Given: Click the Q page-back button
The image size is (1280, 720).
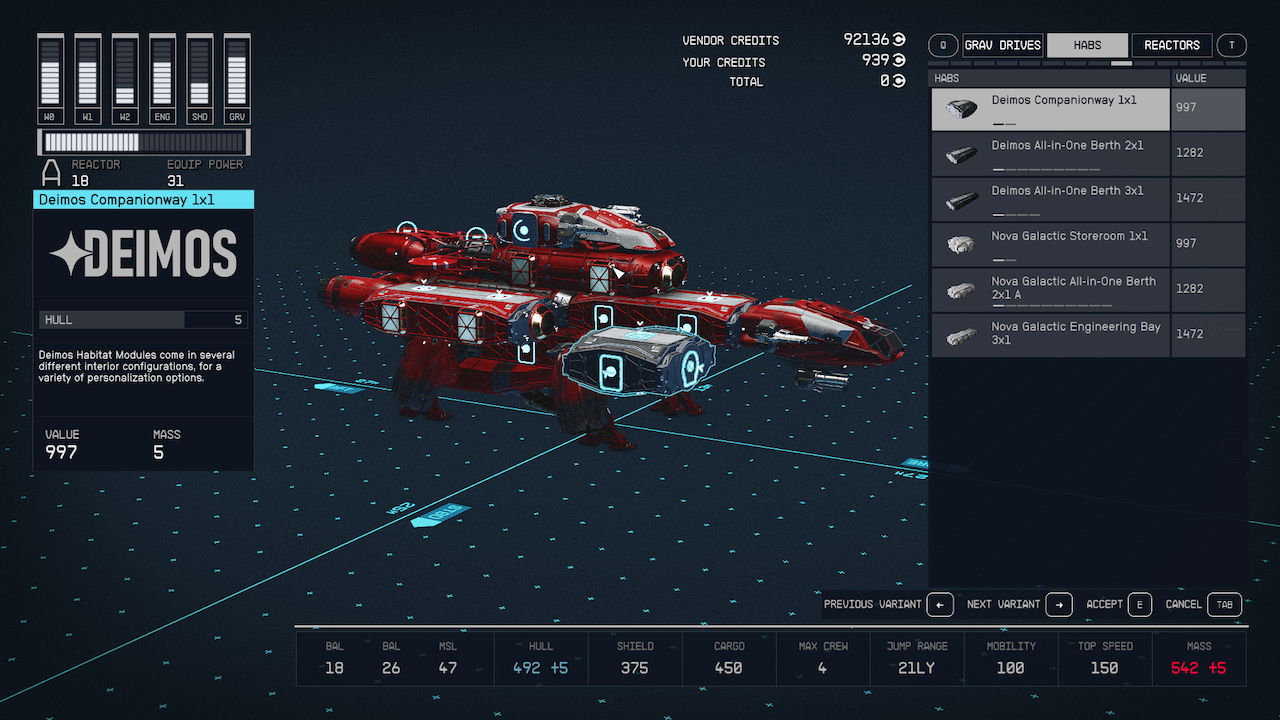Looking at the screenshot, I should click(x=941, y=45).
